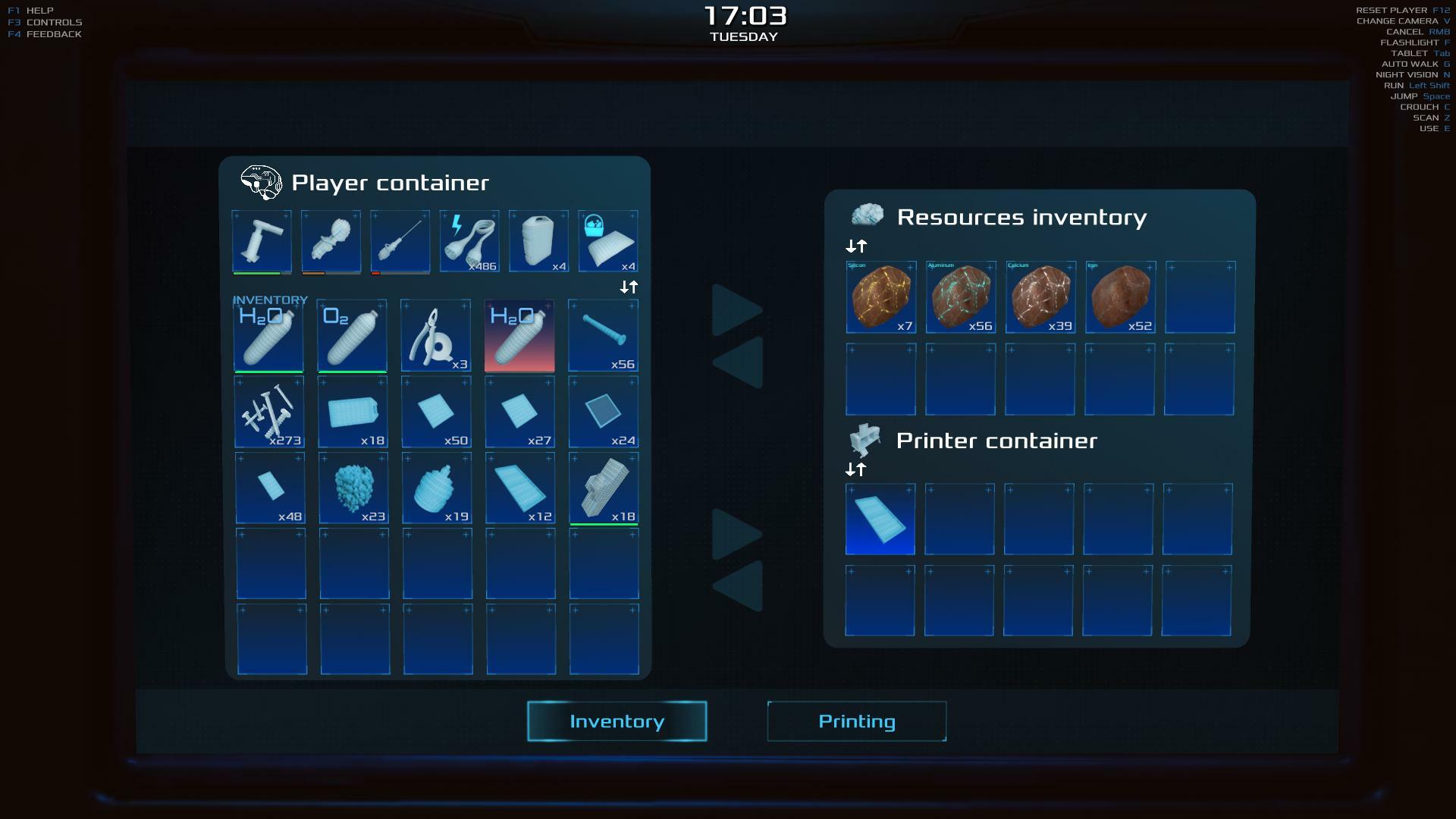Choose the glass pane stack of 24
Viewport: 1456px width, 819px height.
[604, 412]
